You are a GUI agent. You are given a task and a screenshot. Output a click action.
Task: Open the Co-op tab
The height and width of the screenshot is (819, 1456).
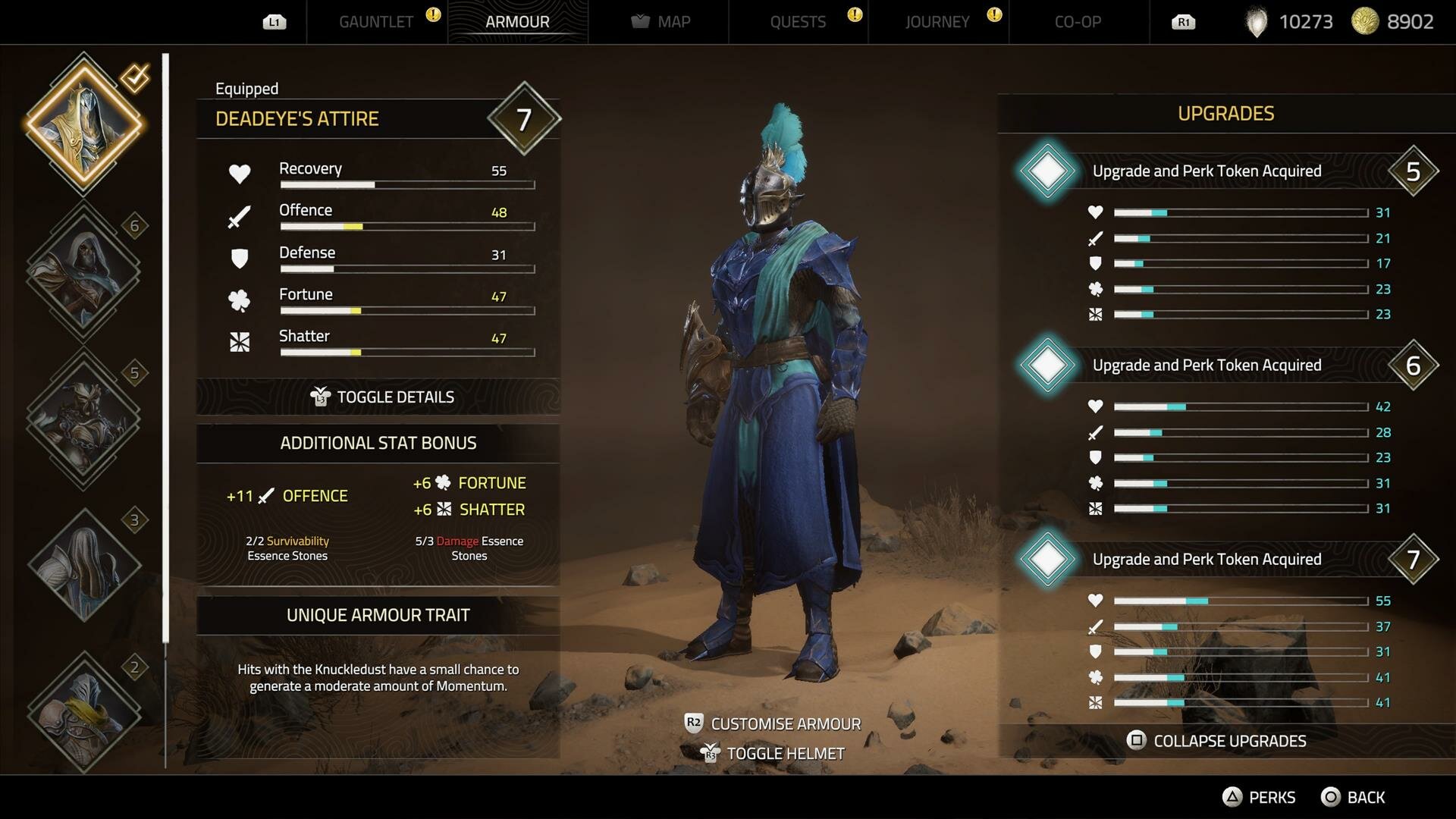(x=1078, y=22)
